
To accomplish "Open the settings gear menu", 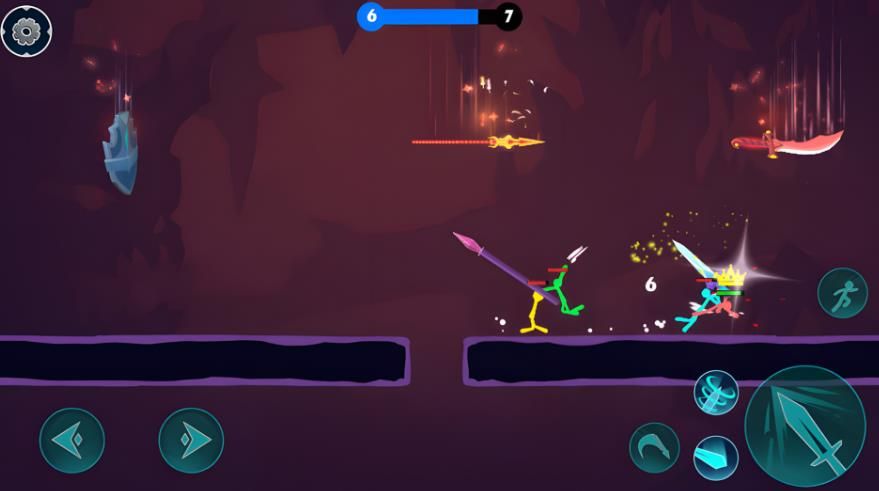I will coord(26,30).
